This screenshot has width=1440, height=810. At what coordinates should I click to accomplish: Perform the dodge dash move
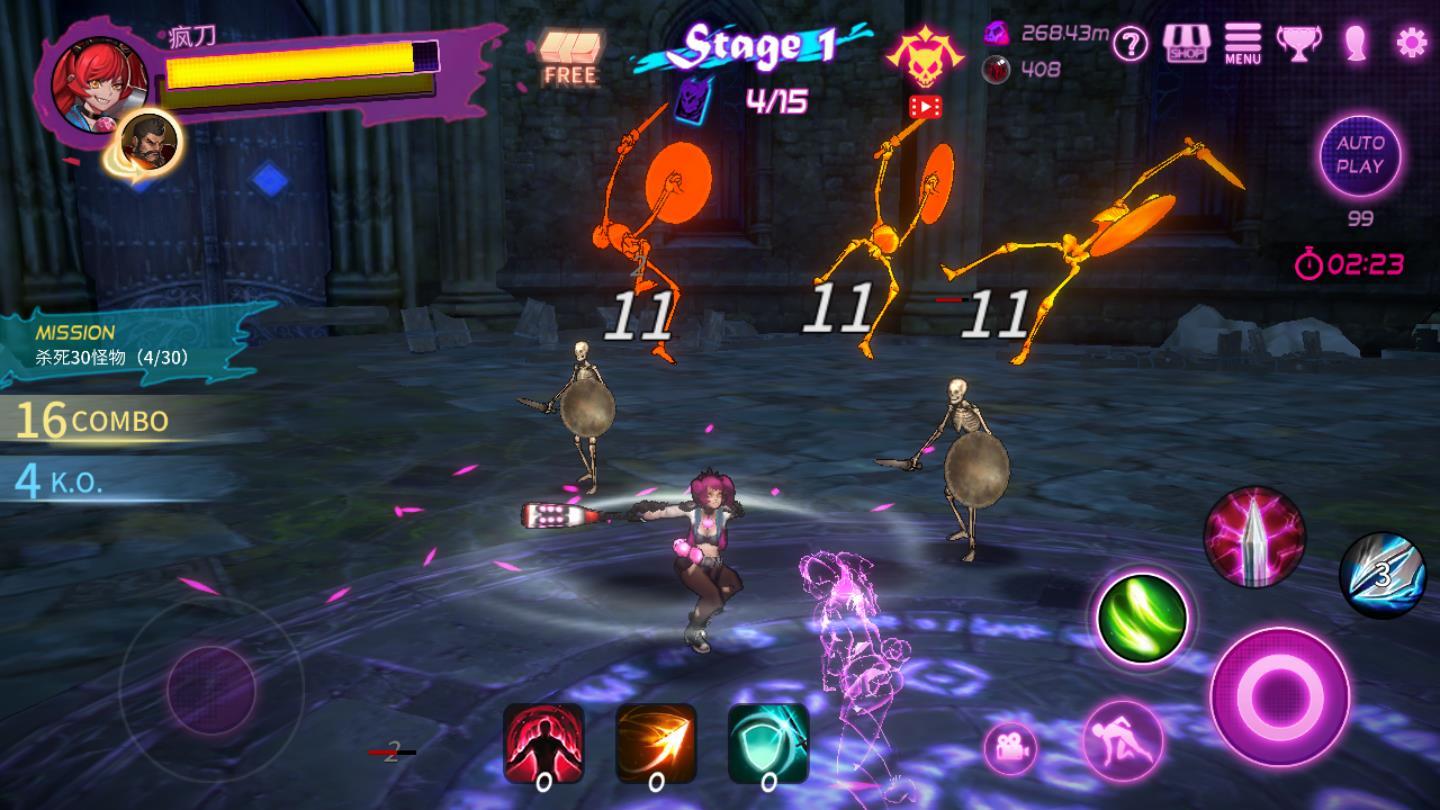coord(1123,741)
